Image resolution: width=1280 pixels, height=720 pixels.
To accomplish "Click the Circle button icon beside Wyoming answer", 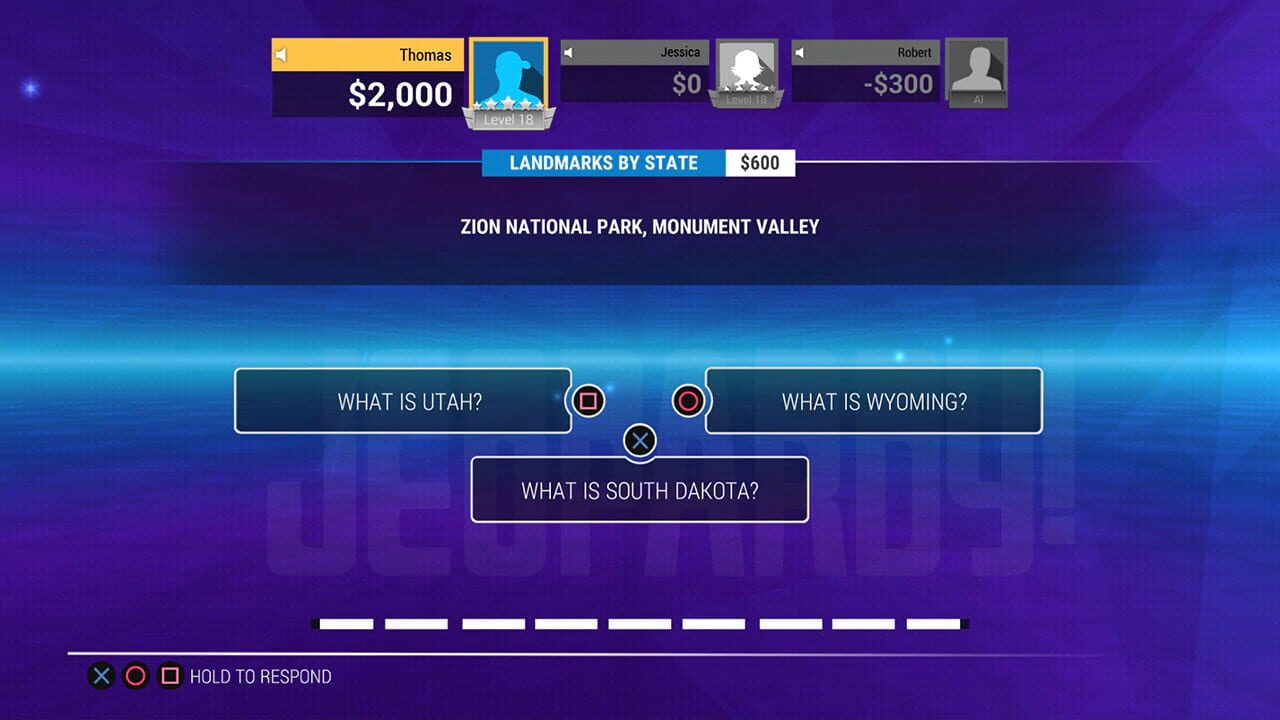I will pos(691,401).
